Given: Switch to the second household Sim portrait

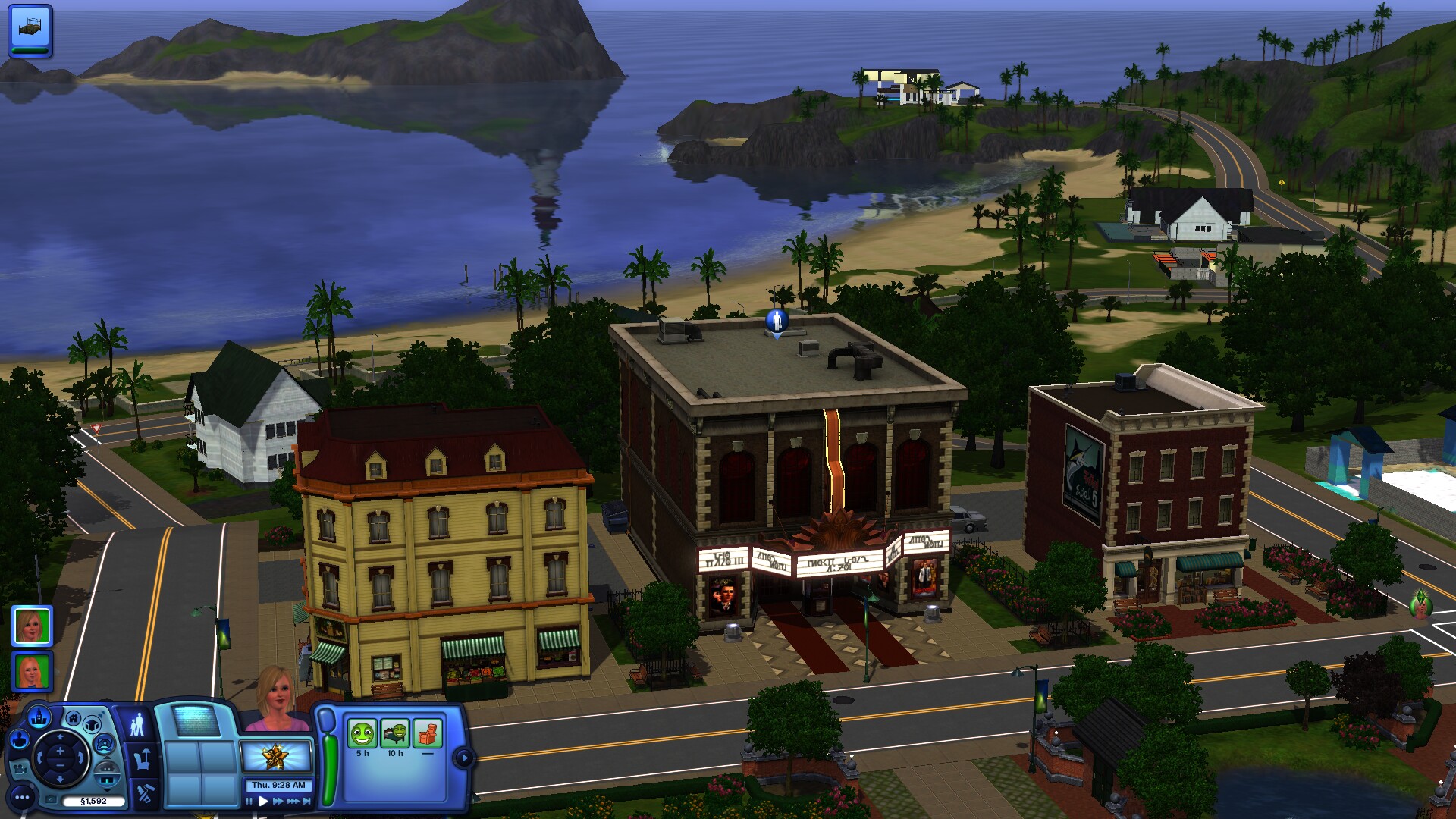Looking at the screenshot, I should (32, 672).
